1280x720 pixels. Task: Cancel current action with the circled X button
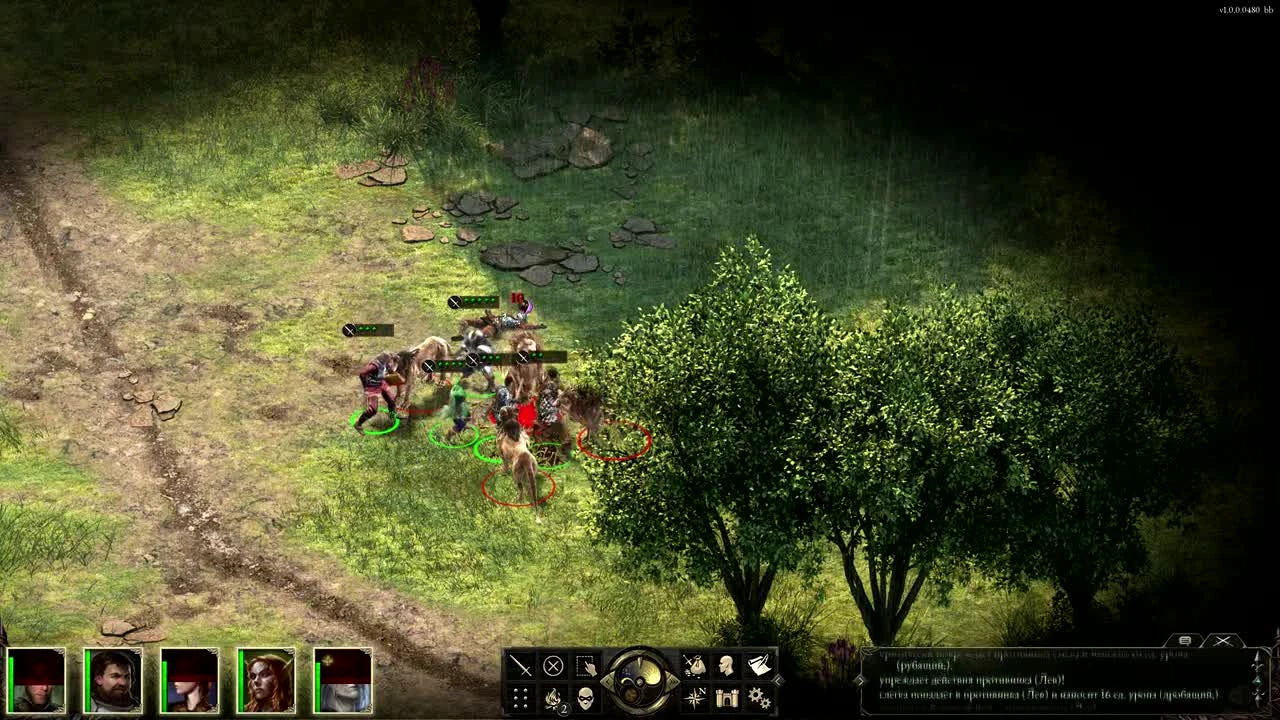(552, 666)
